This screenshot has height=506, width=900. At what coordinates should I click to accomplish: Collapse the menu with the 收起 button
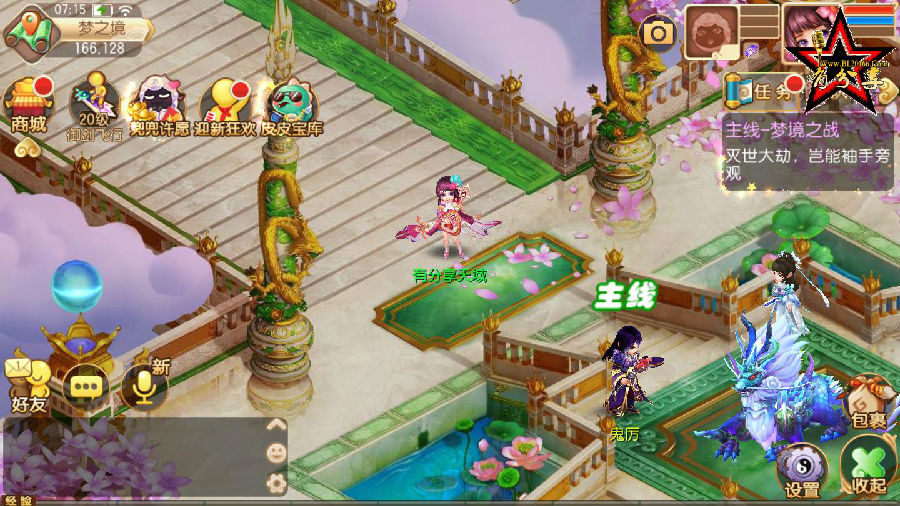pyautogui.click(x=867, y=466)
